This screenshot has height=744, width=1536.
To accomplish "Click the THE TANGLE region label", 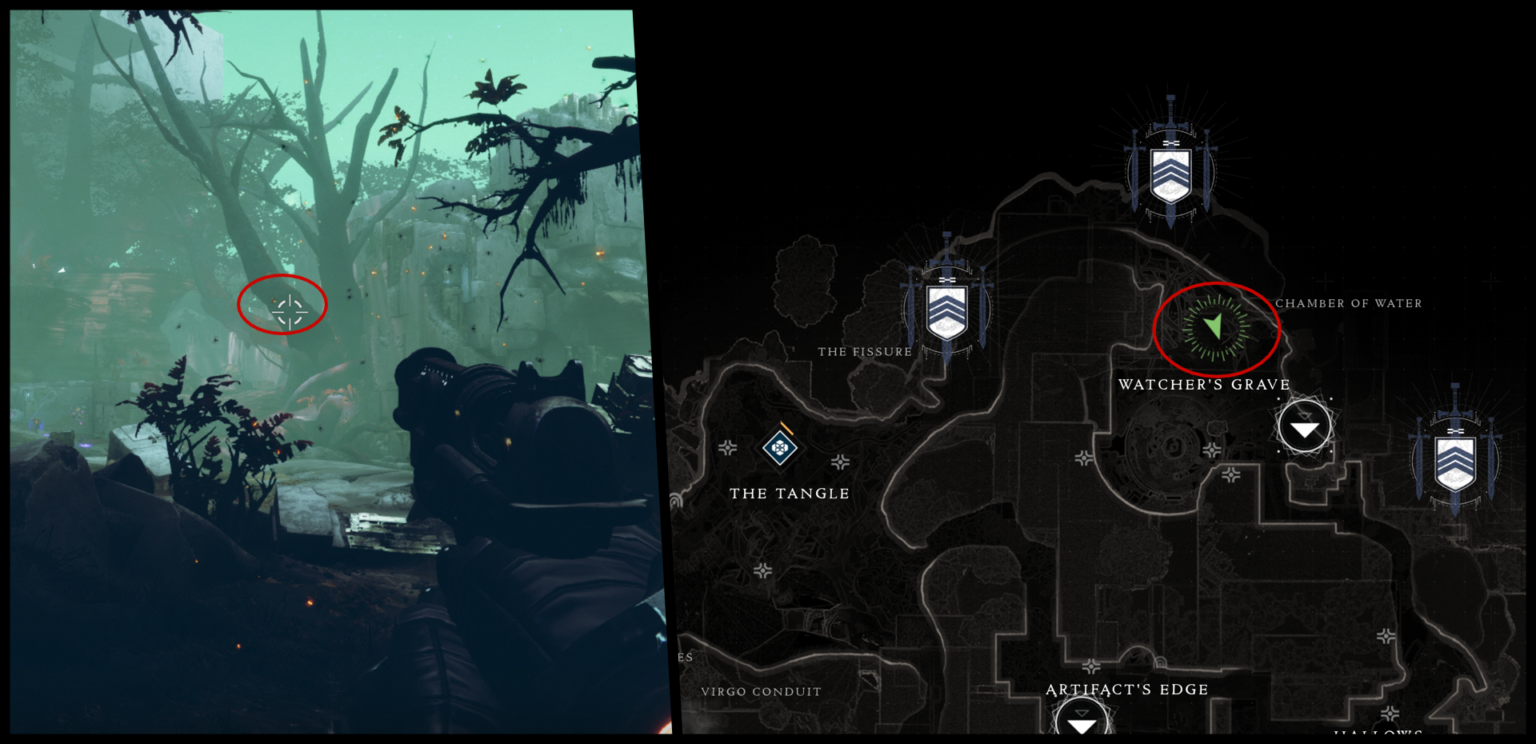I will click(x=791, y=493).
